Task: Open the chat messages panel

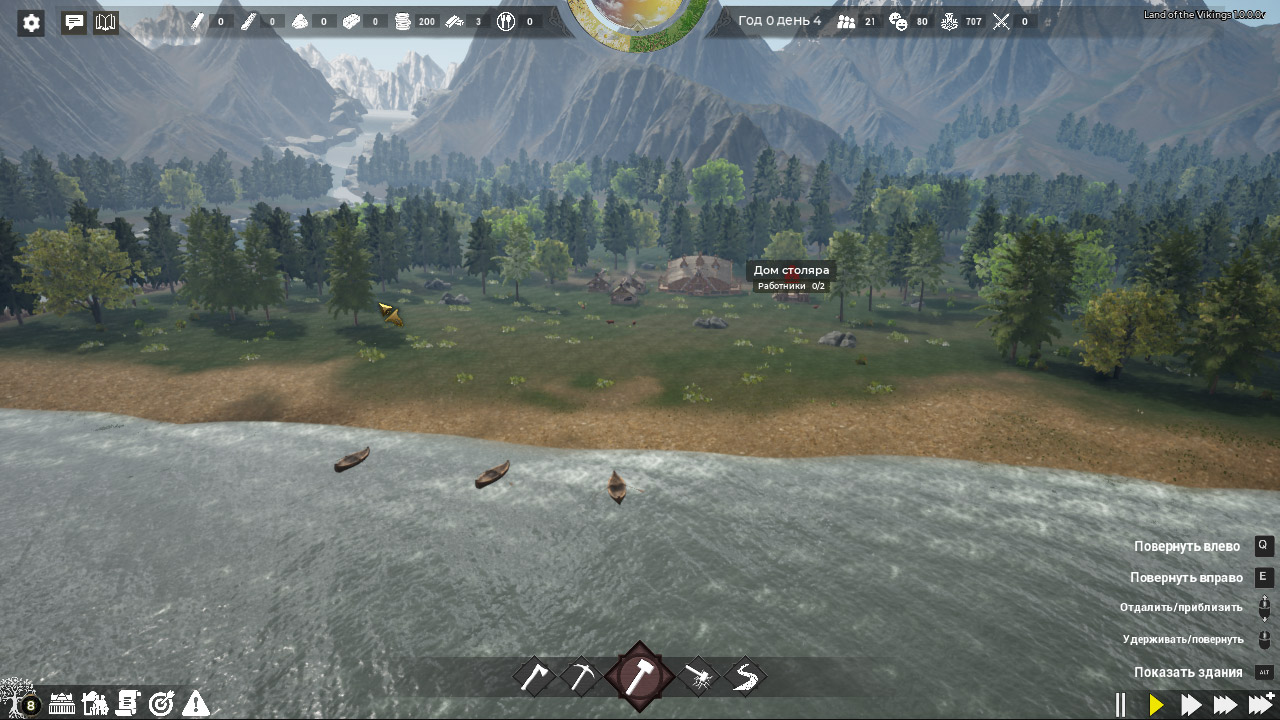Action: point(74,22)
